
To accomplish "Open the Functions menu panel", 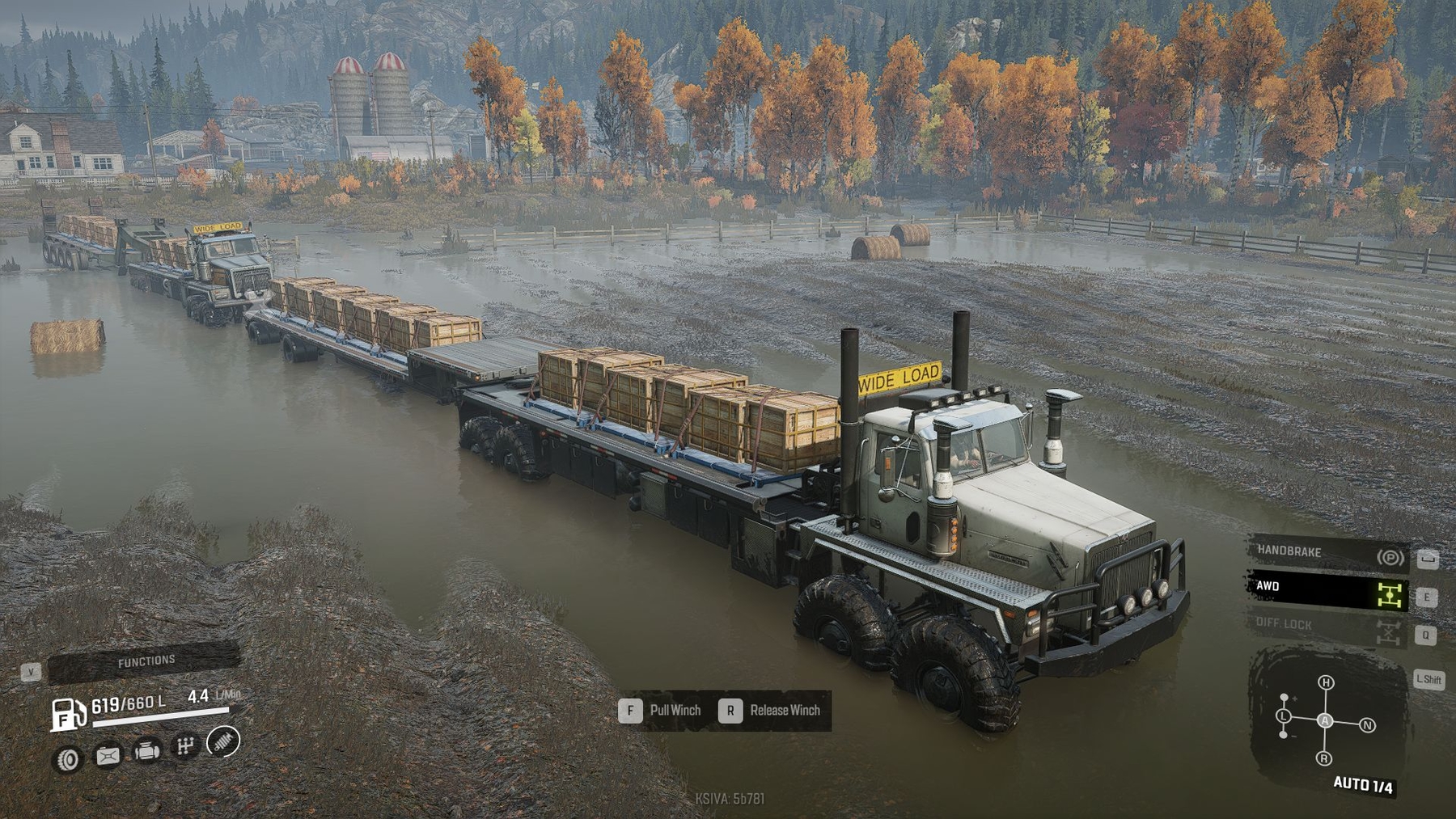I will 144,662.
